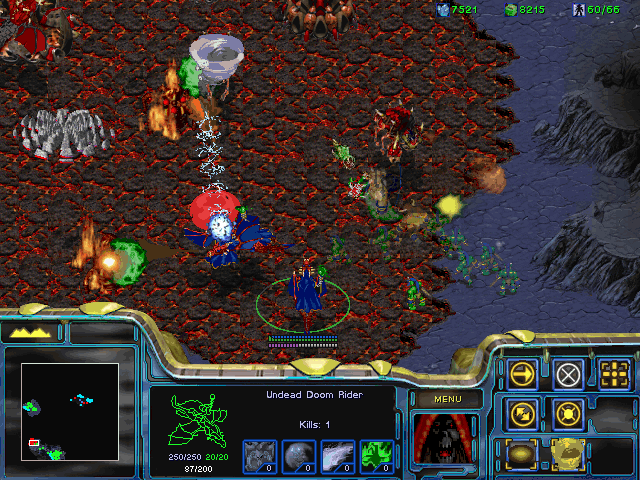Open the game MENU
The height and width of the screenshot is (480, 640).
445,400
